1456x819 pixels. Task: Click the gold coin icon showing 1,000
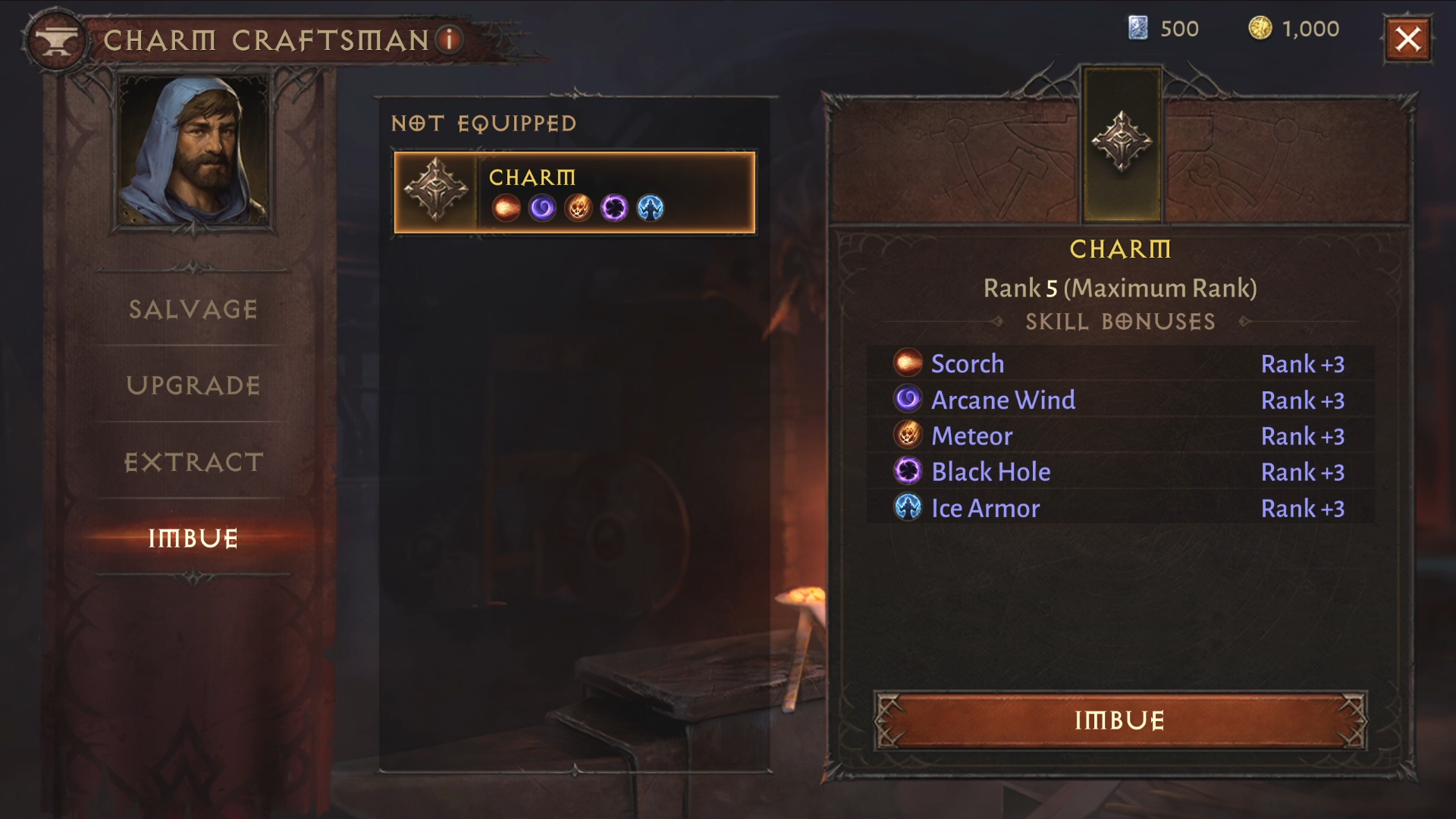(1261, 29)
